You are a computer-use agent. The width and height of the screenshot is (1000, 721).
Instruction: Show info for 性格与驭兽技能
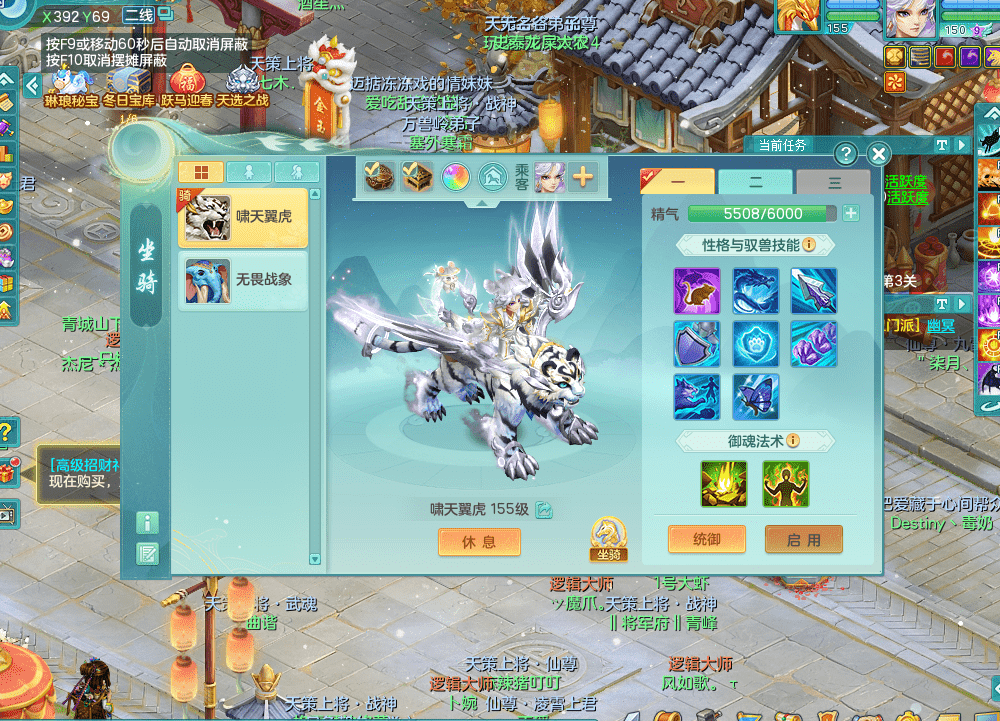[809, 245]
